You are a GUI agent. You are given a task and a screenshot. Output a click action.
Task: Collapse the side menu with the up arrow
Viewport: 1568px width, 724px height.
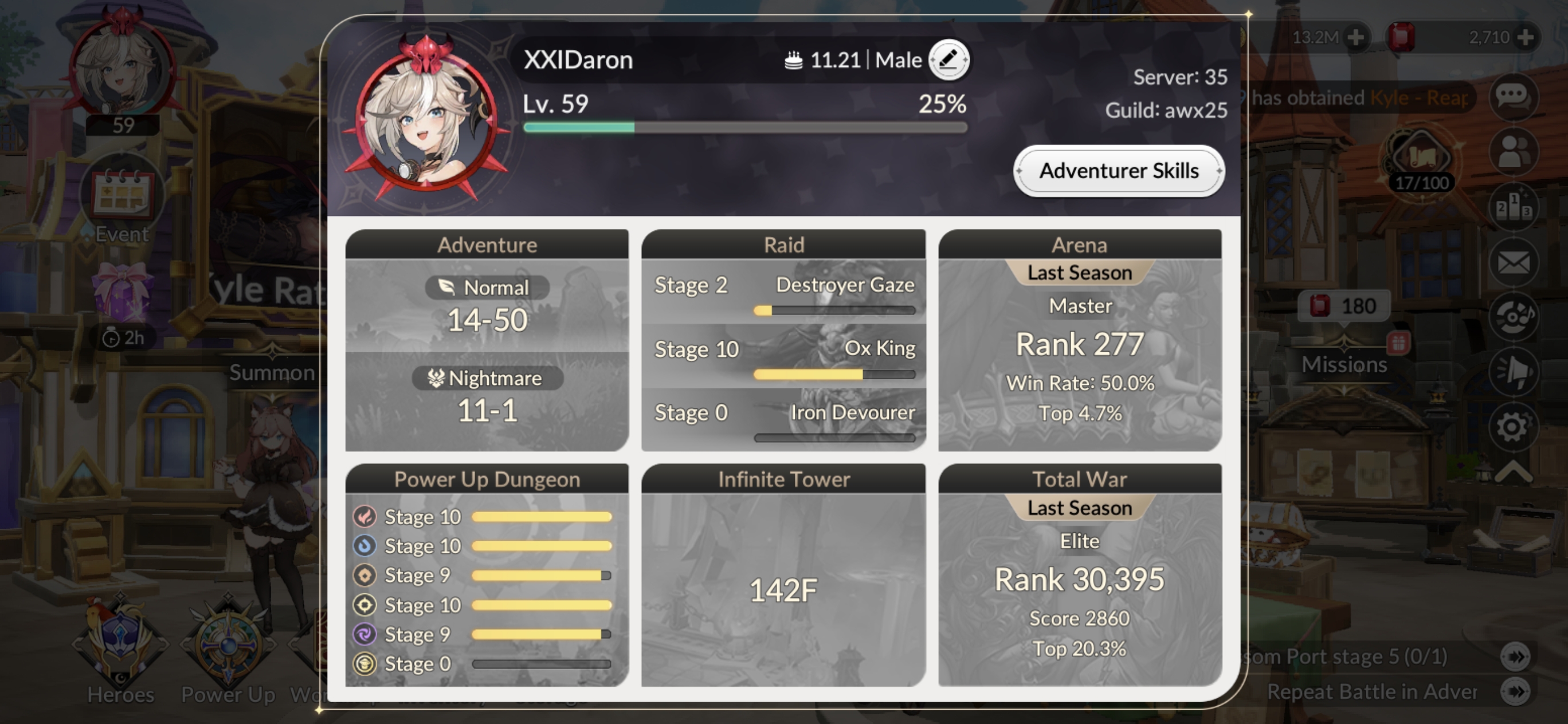tap(1512, 471)
